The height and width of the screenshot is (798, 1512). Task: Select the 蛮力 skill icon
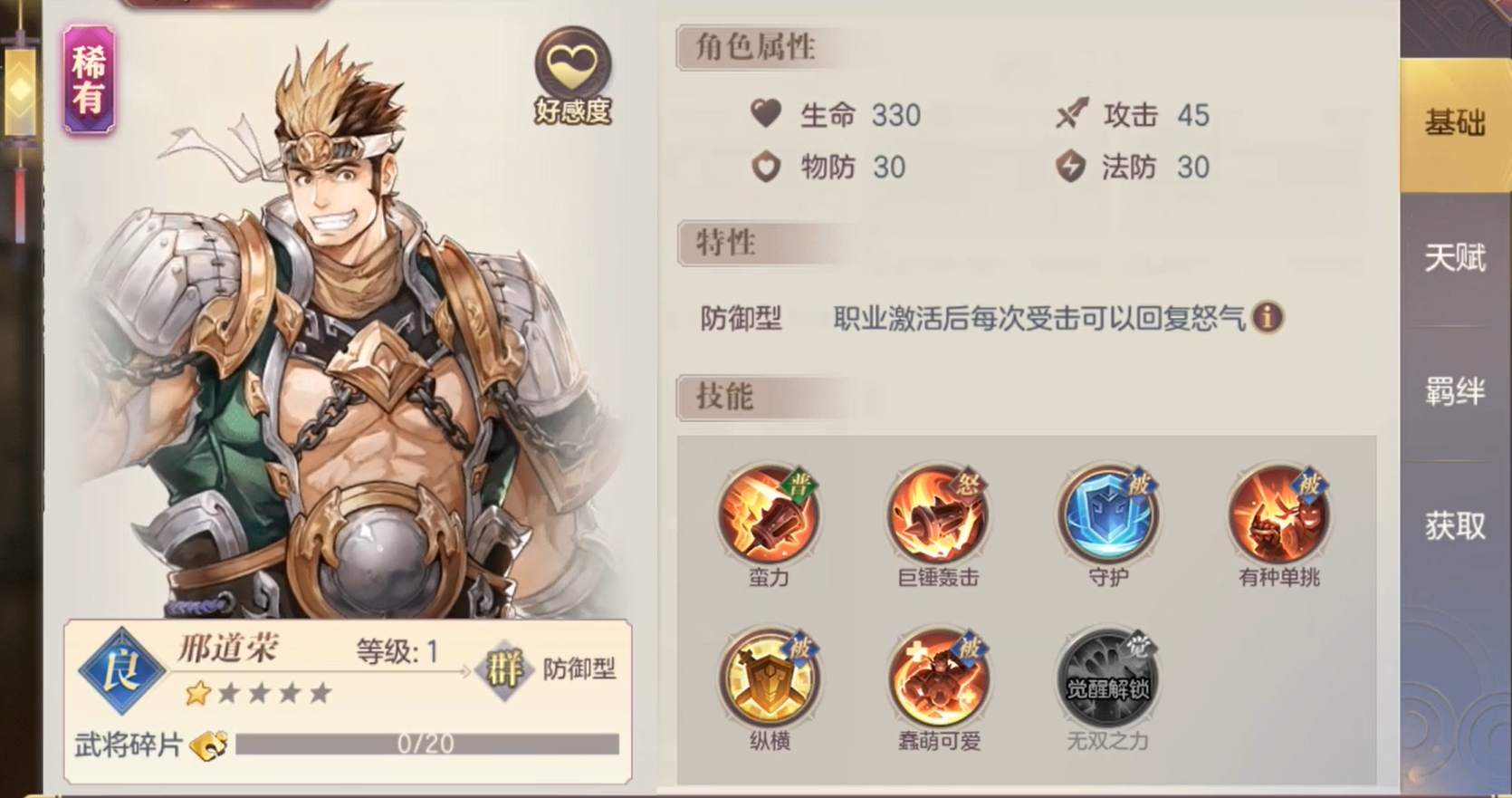tap(770, 516)
